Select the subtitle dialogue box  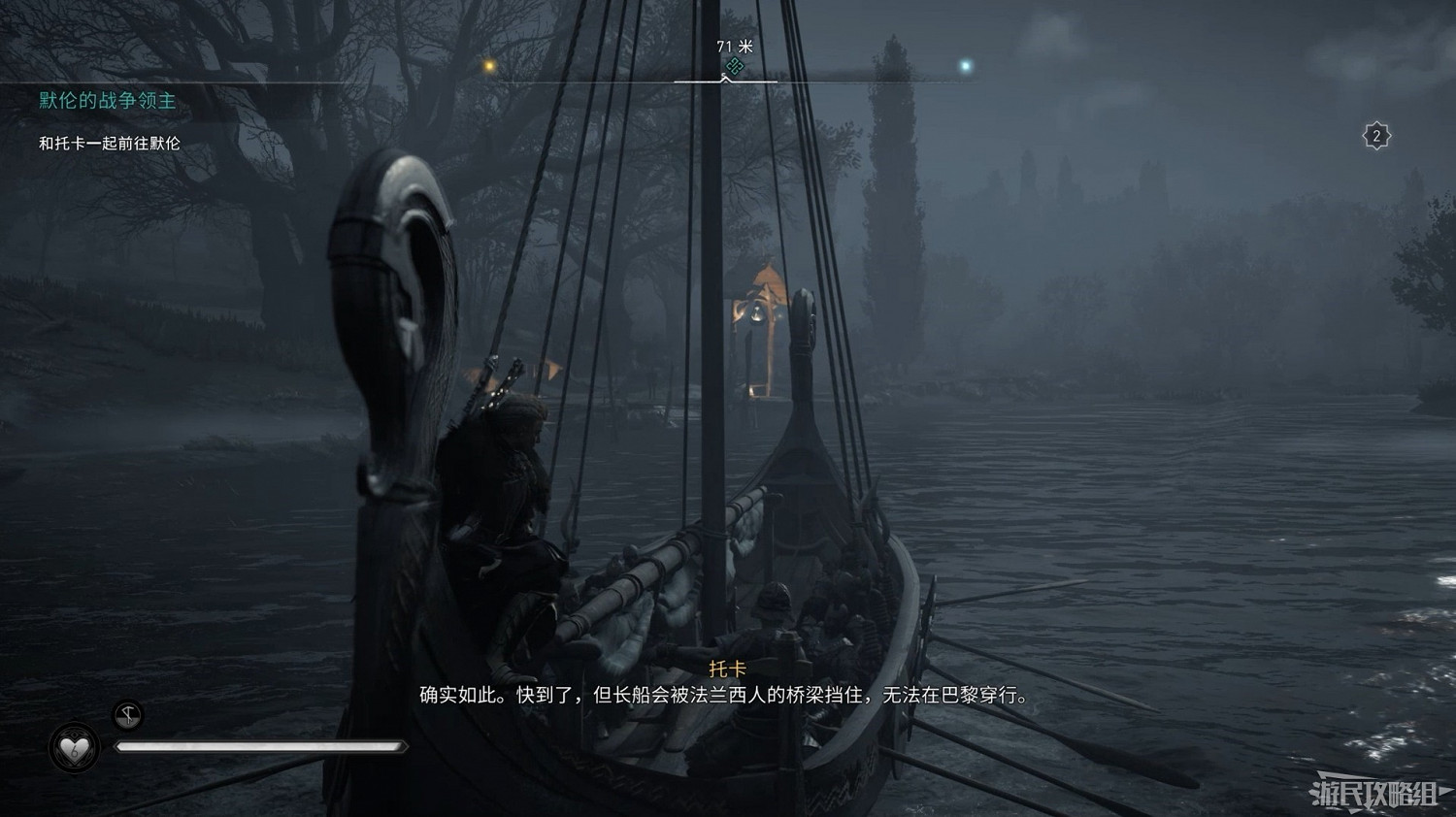coord(728,684)
